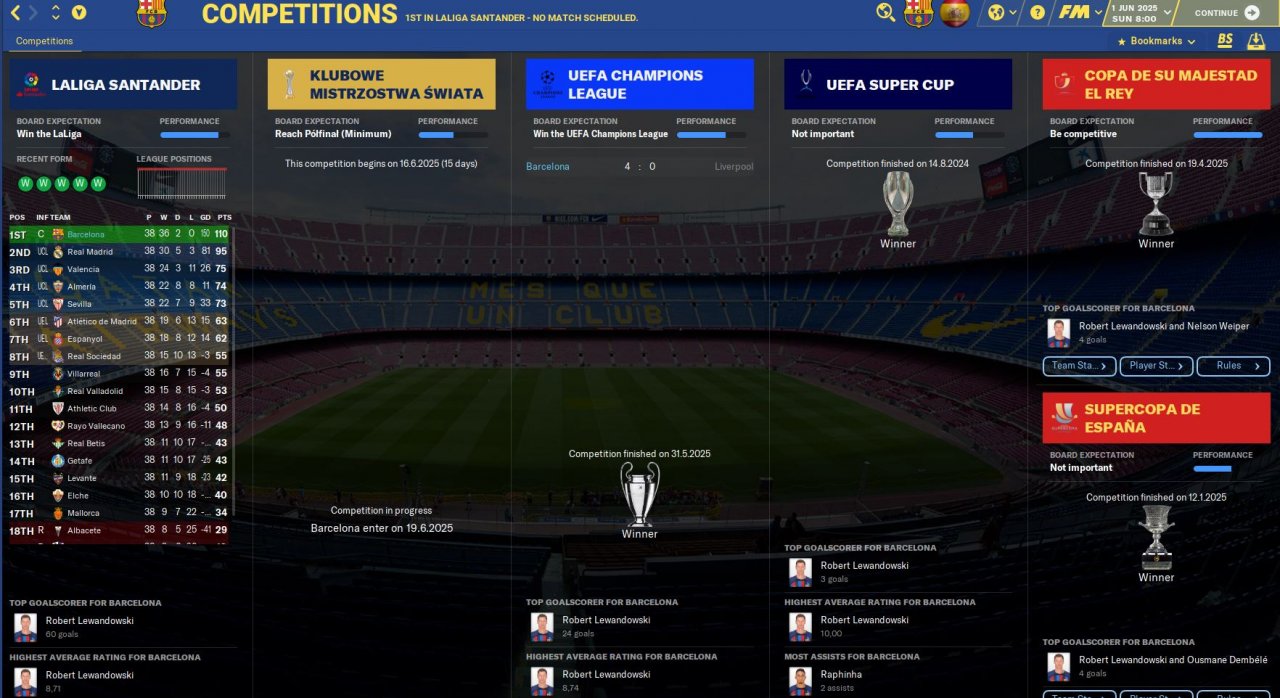Image resolution: width=1280 pixels, height=698 pixels.
Task: Select Real Madrid in the league table
Action: (90, 252)
